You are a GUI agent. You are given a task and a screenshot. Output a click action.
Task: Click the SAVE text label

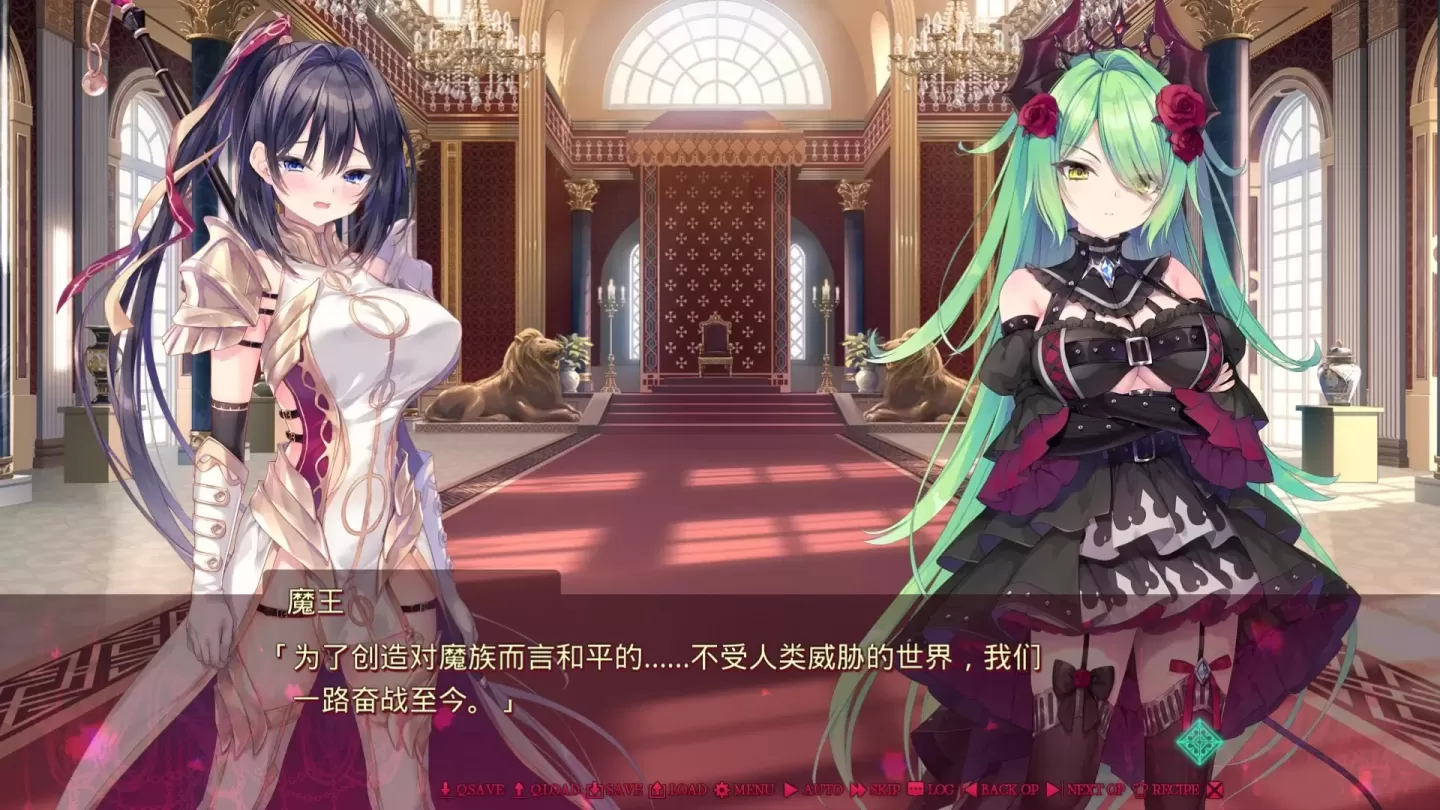[623, 790]
